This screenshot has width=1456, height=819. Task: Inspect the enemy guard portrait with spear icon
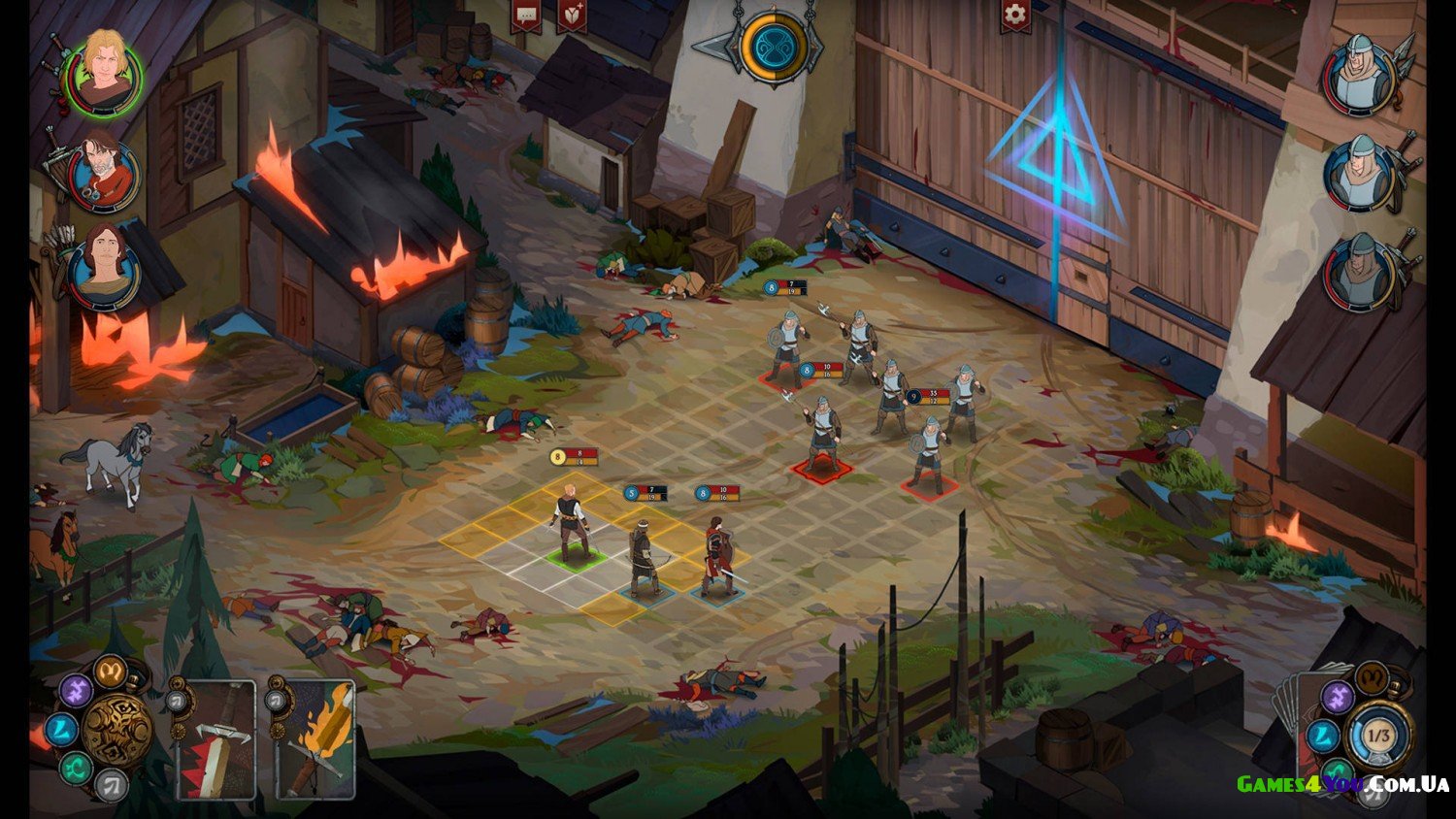pos(1359,75)
